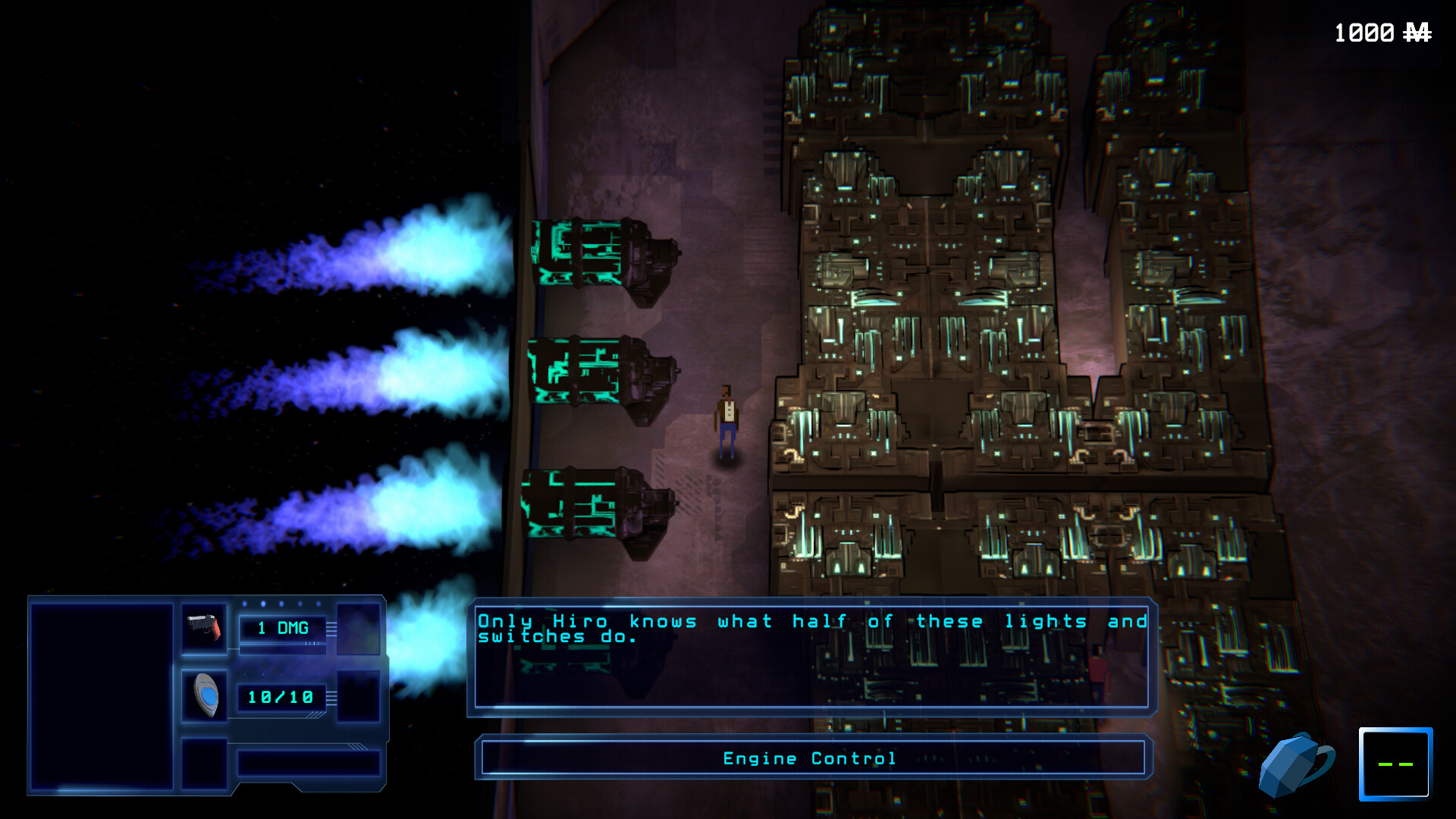
Task: Select the pistol weapon slot
Action: [x=204, y=627]
